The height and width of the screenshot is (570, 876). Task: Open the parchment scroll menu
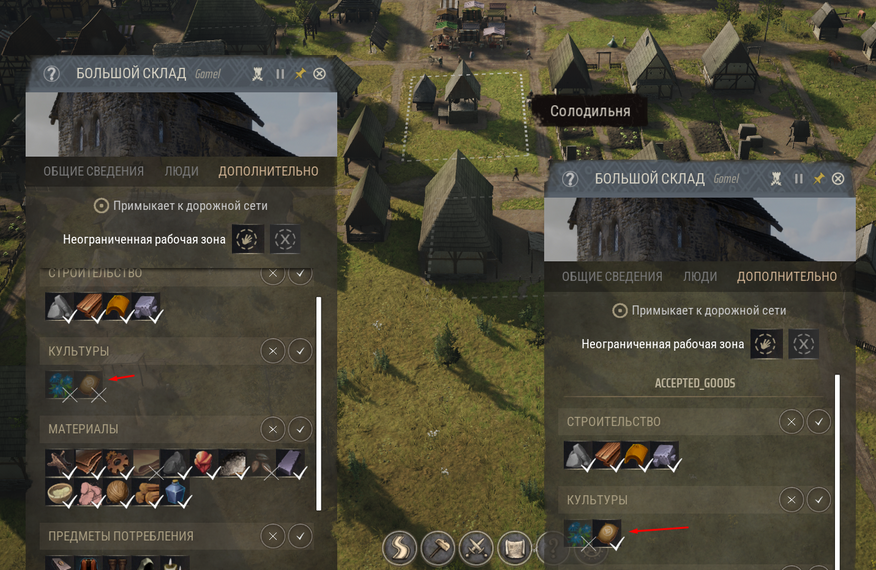pos(515,549)
